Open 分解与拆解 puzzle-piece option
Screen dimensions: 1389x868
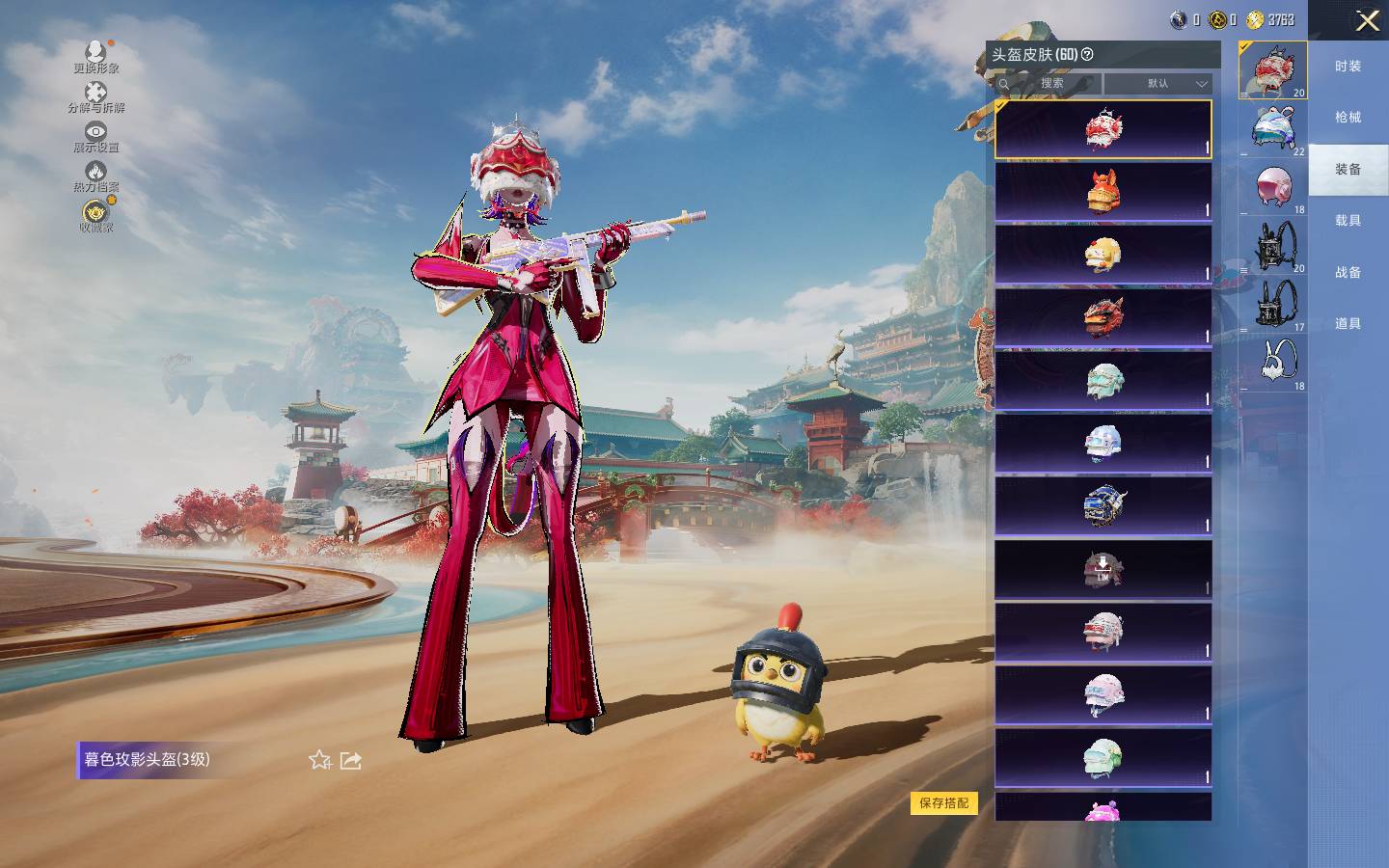pyautogui.click(x=95, y=96)
